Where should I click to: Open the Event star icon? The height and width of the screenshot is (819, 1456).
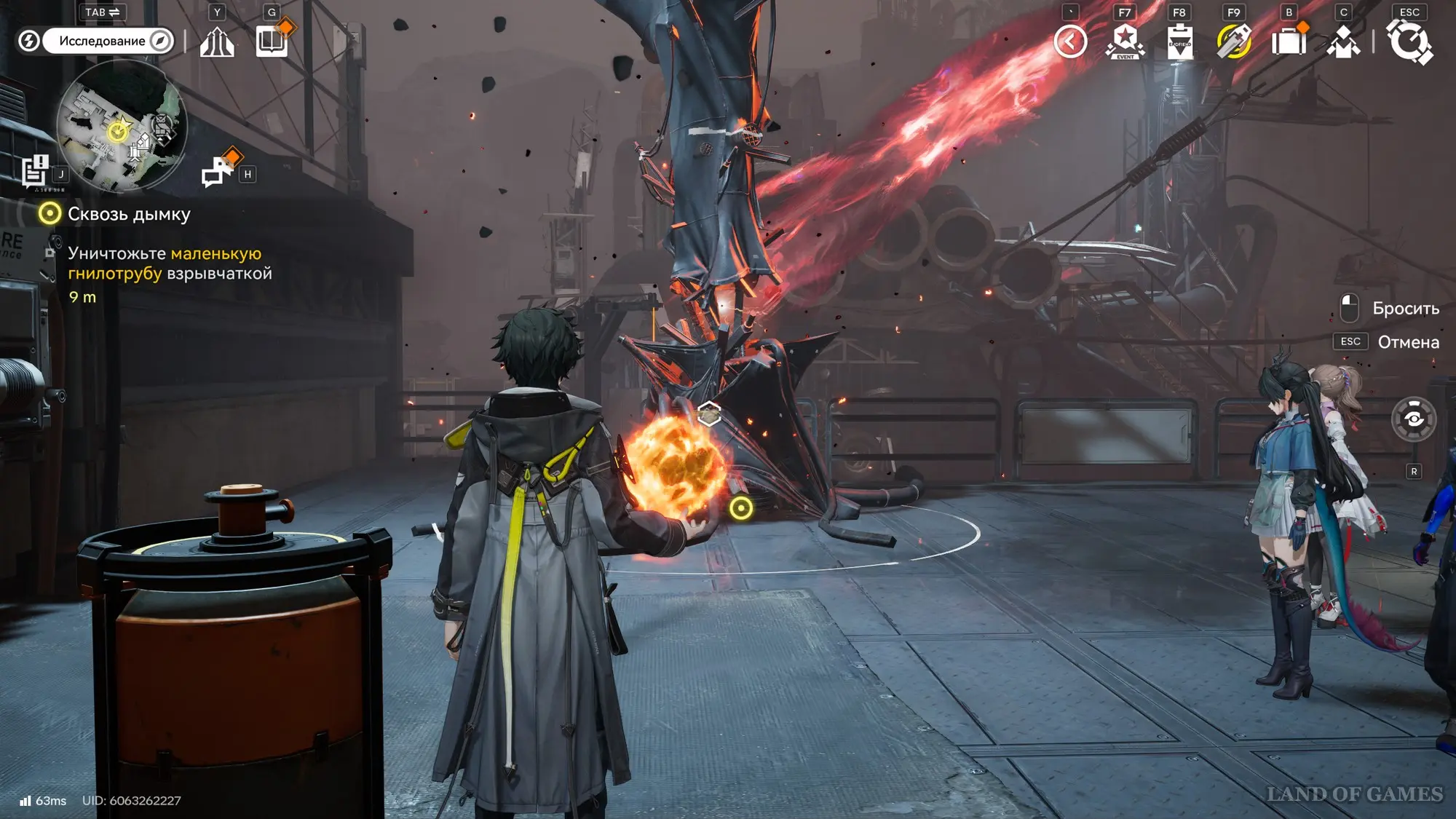tap(1125, 41)
